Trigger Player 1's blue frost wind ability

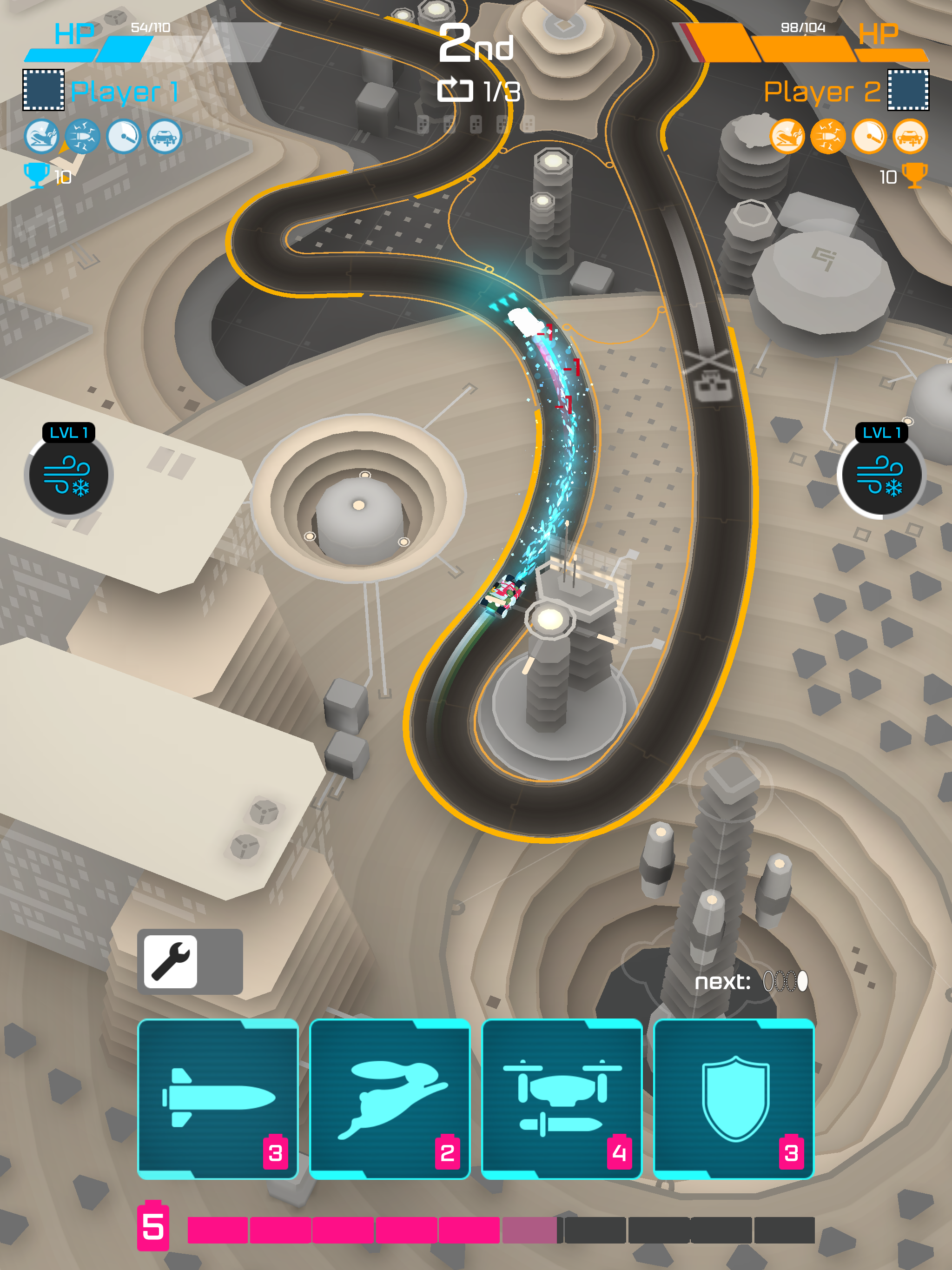coord(68,476)
